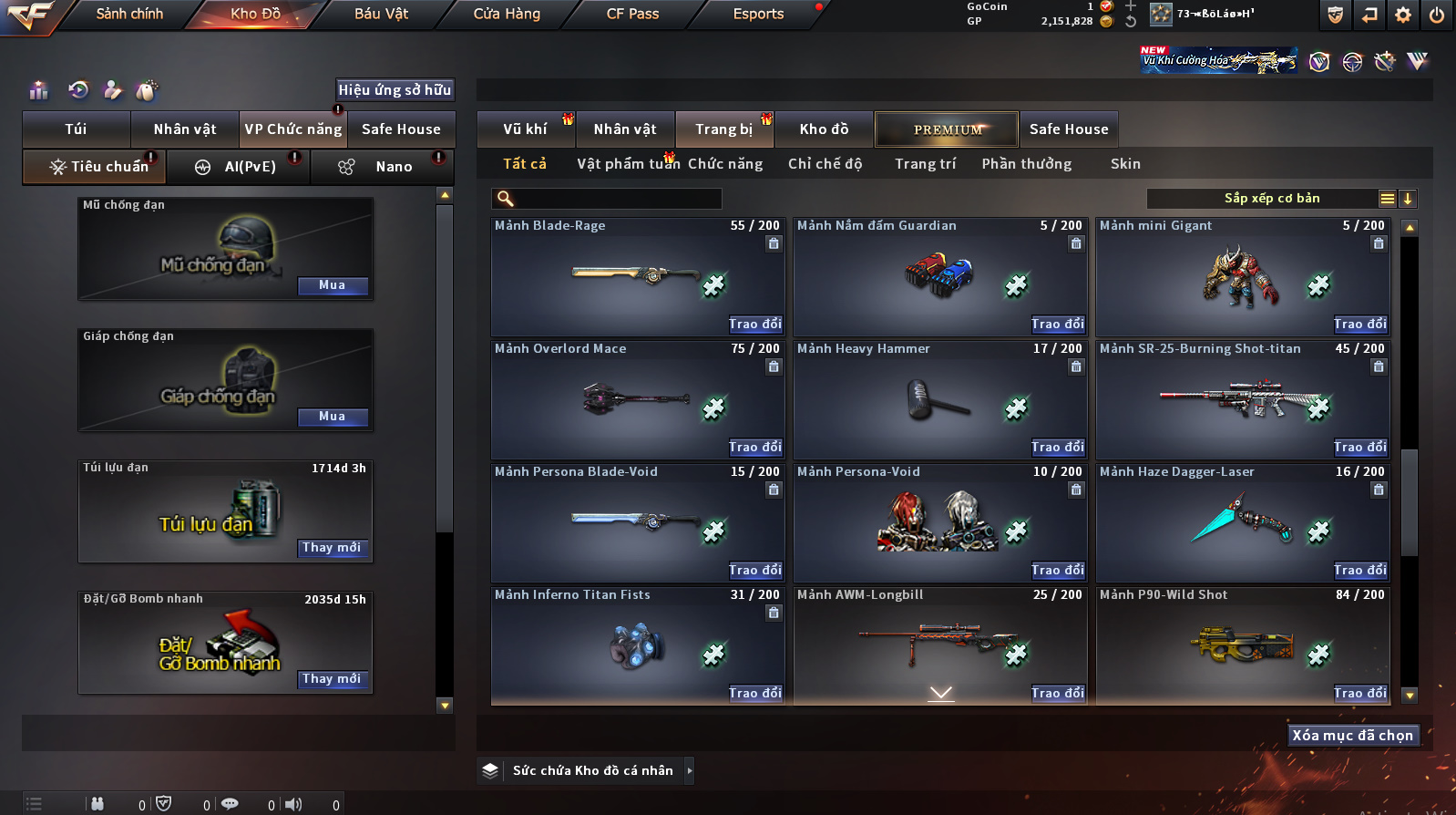Viewport: 1456px width, 815px height.
Task: Go to the Cửa Hàng shop
Action: pyautogui.click(x=507, y=14)
